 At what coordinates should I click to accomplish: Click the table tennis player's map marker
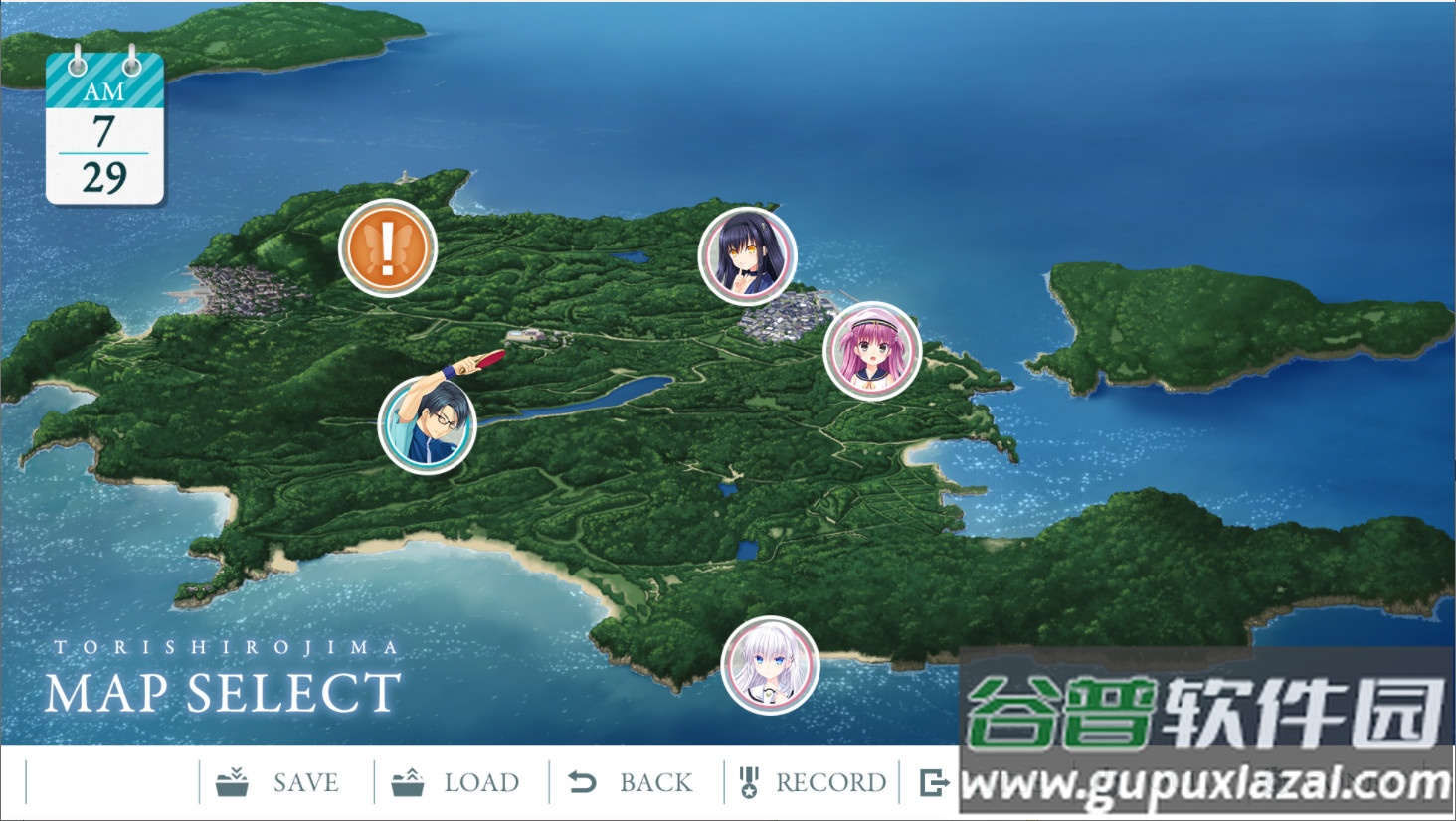click(x=426, y=425)
